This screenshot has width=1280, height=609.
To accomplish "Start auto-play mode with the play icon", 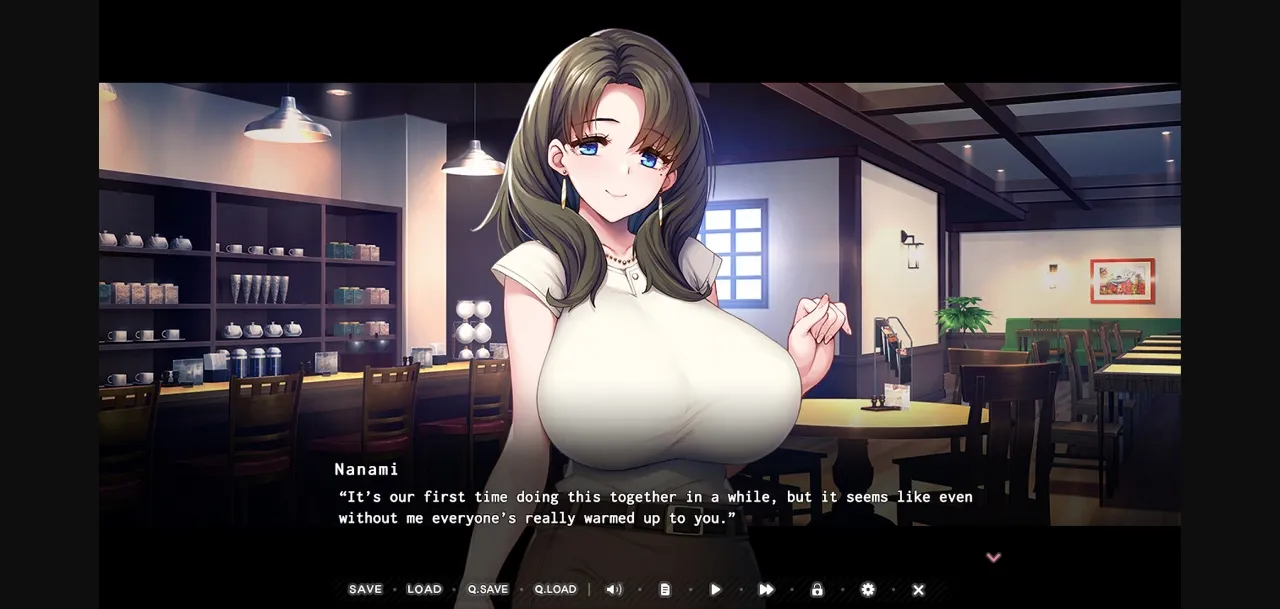I will pyautogui.click(x=715, y=589).
